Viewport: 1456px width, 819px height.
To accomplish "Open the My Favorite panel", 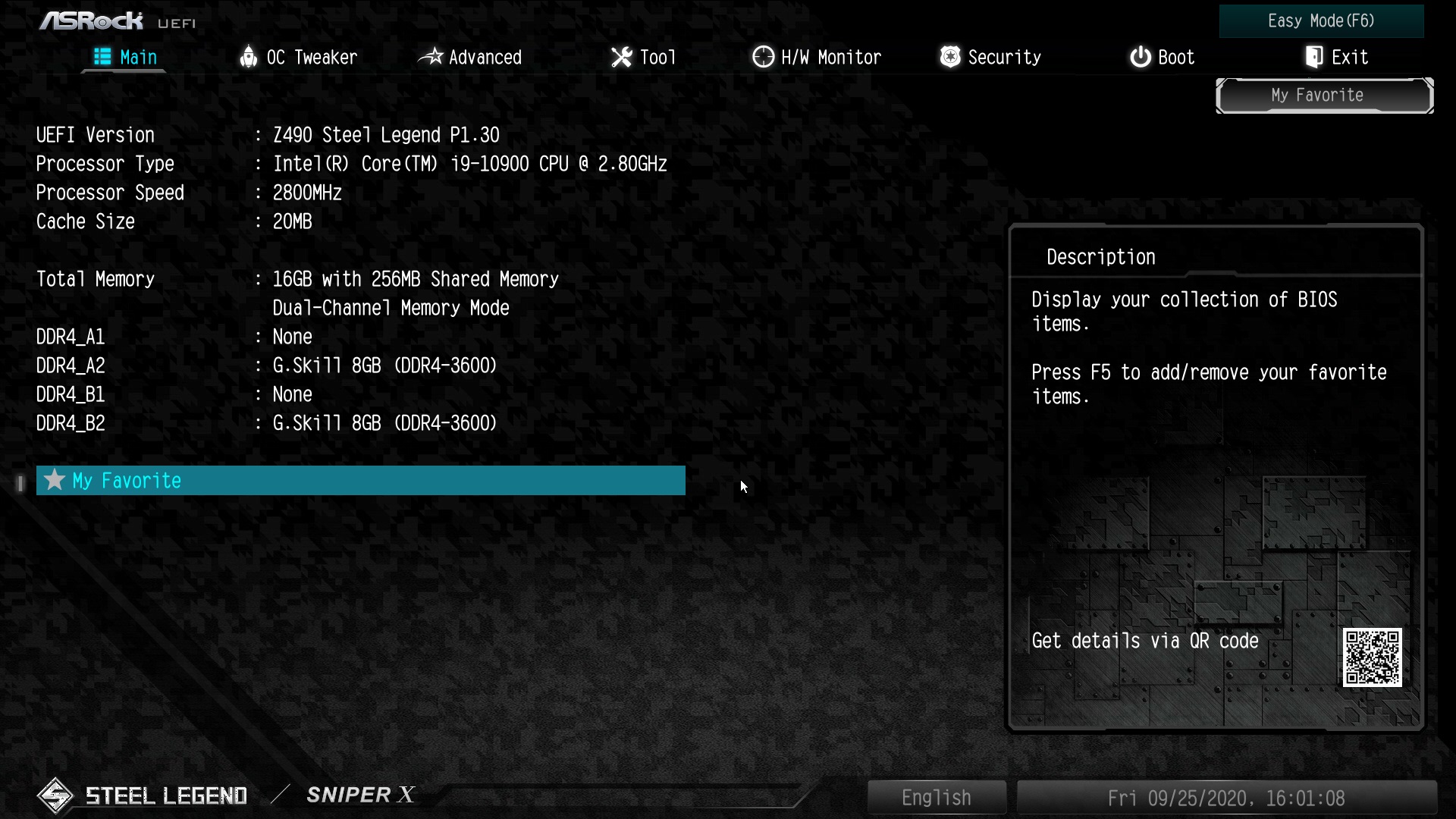I will pos(1324,95).
